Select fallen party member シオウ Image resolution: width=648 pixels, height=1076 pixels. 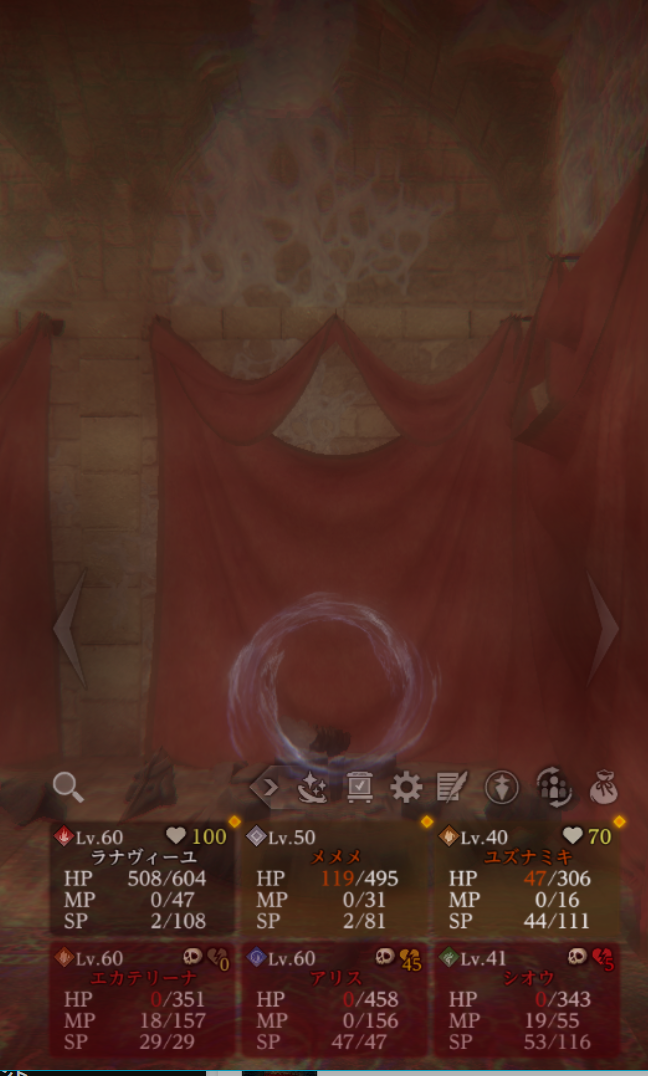coord(530,999)
